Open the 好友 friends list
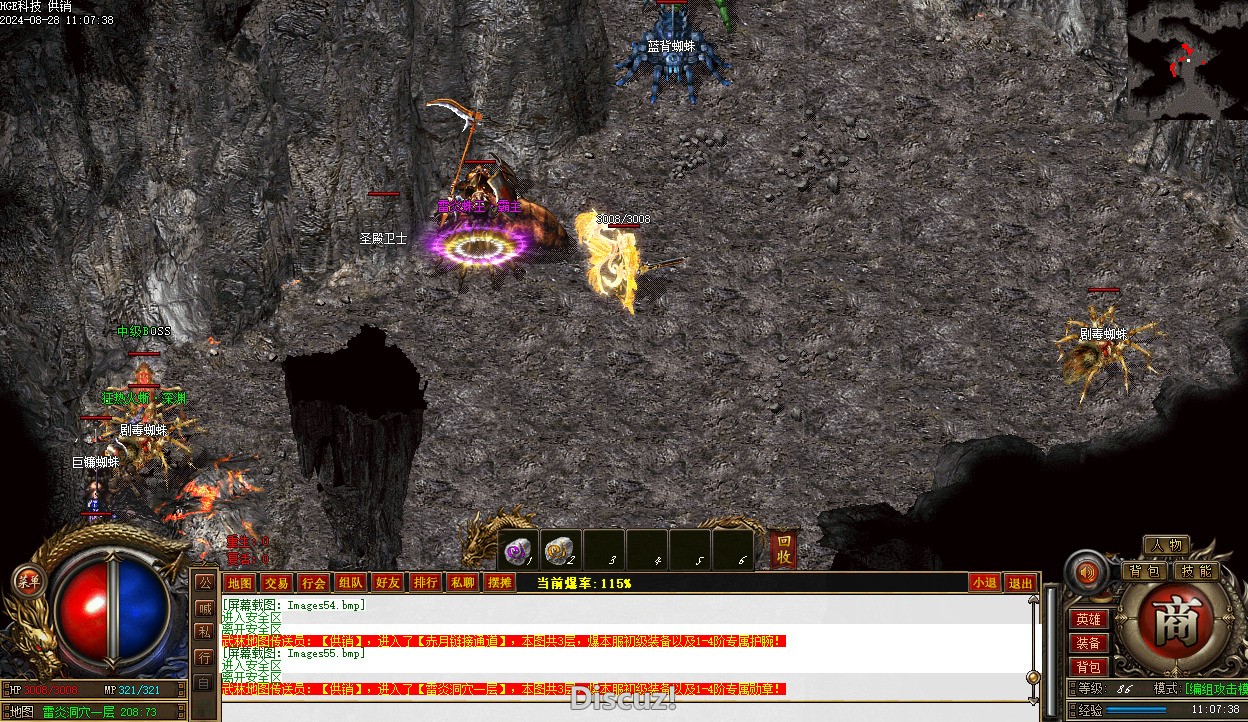 (x=387, y=583)
